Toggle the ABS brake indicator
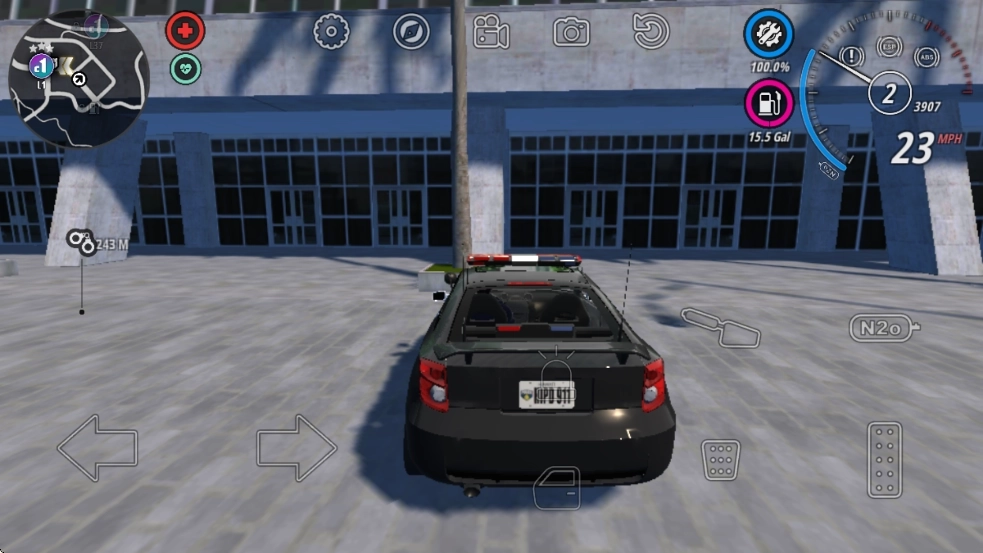 (x=927, y=57)
